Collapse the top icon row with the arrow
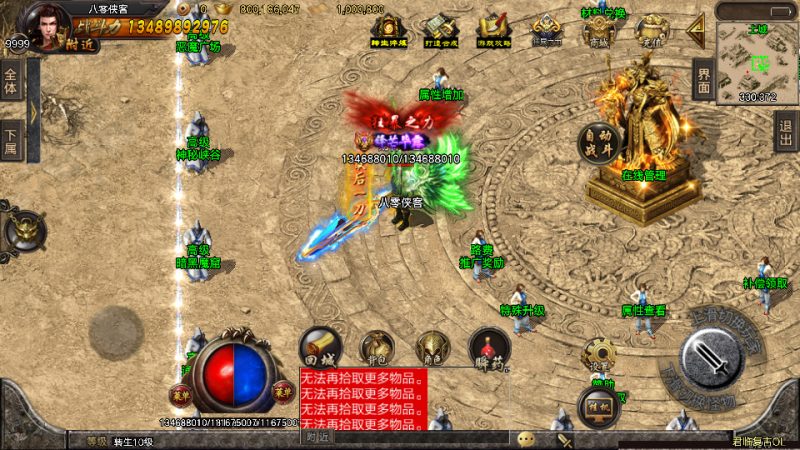 click(x=696, y=27)
